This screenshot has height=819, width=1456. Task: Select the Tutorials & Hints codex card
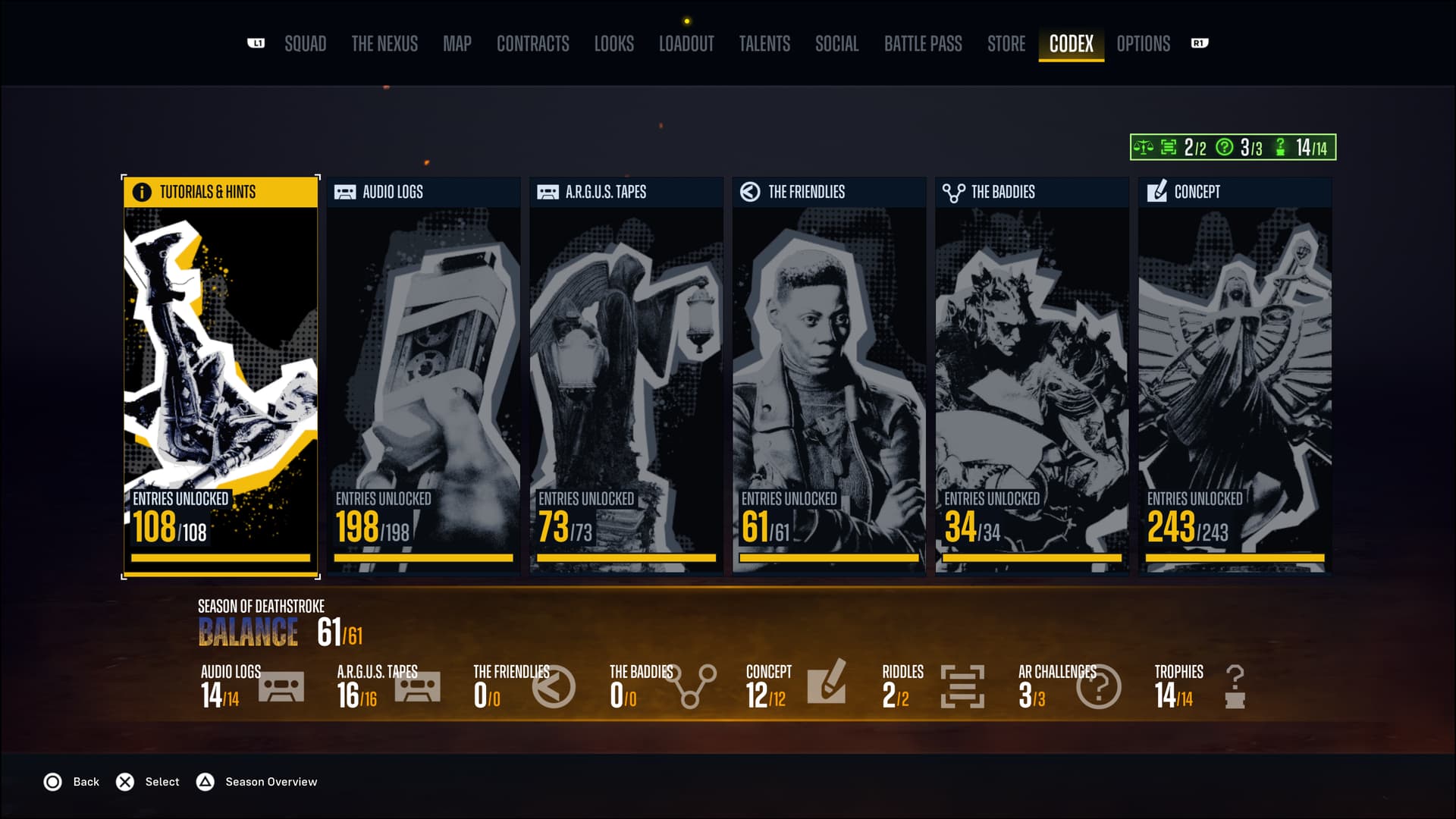[x=221, y=377]
